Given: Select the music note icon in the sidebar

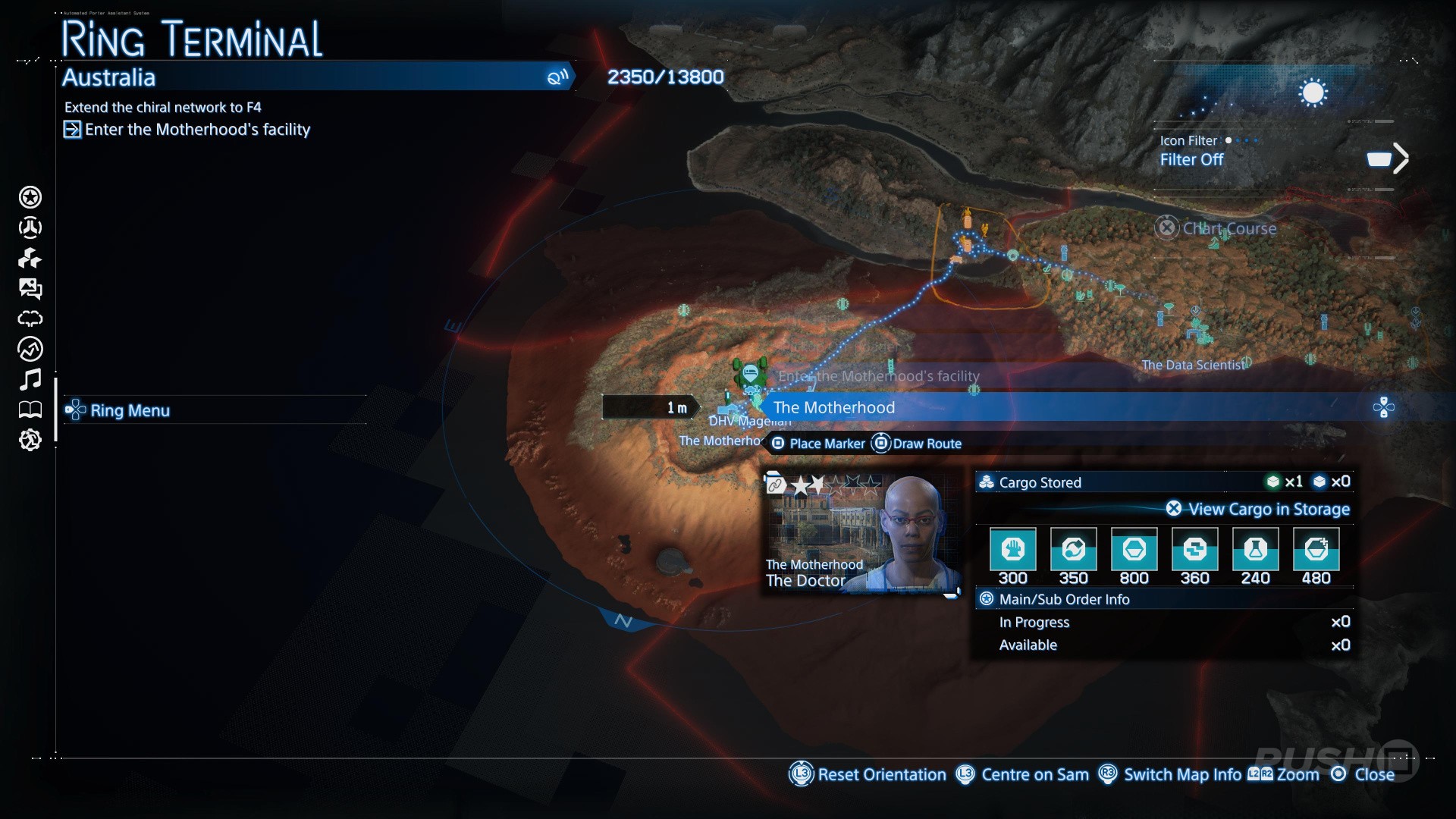Looking at the screenshot, I should pyautogui.click(x=30, y=379).
